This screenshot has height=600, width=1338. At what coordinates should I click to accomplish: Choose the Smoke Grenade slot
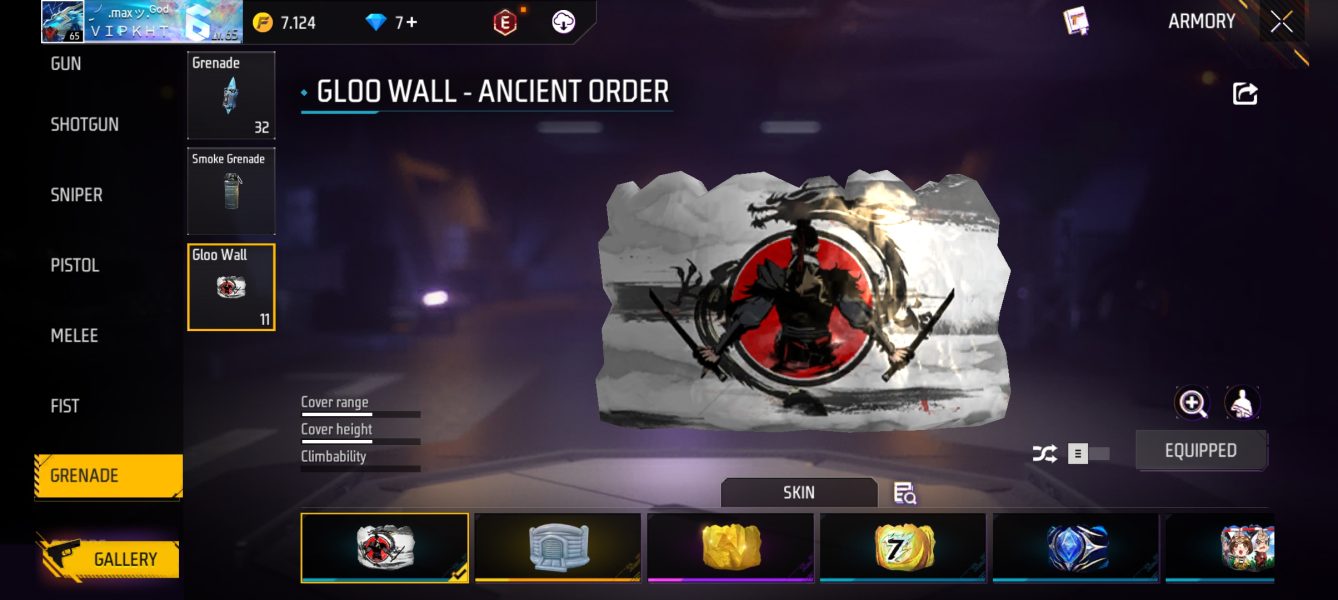[231, 191]
